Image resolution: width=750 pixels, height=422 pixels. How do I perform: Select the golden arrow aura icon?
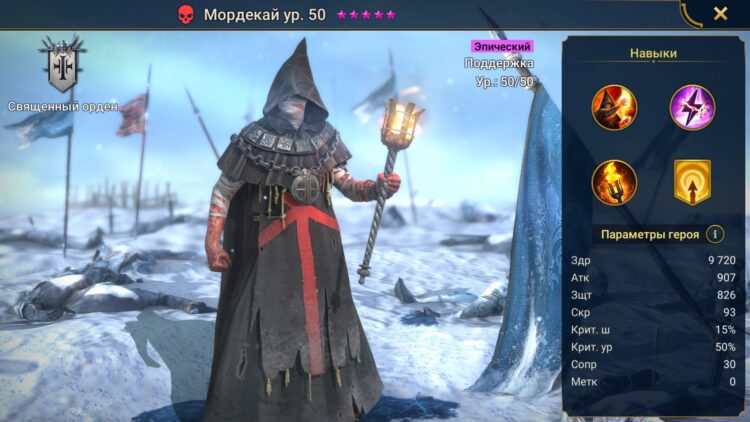(x=692, y=182)
